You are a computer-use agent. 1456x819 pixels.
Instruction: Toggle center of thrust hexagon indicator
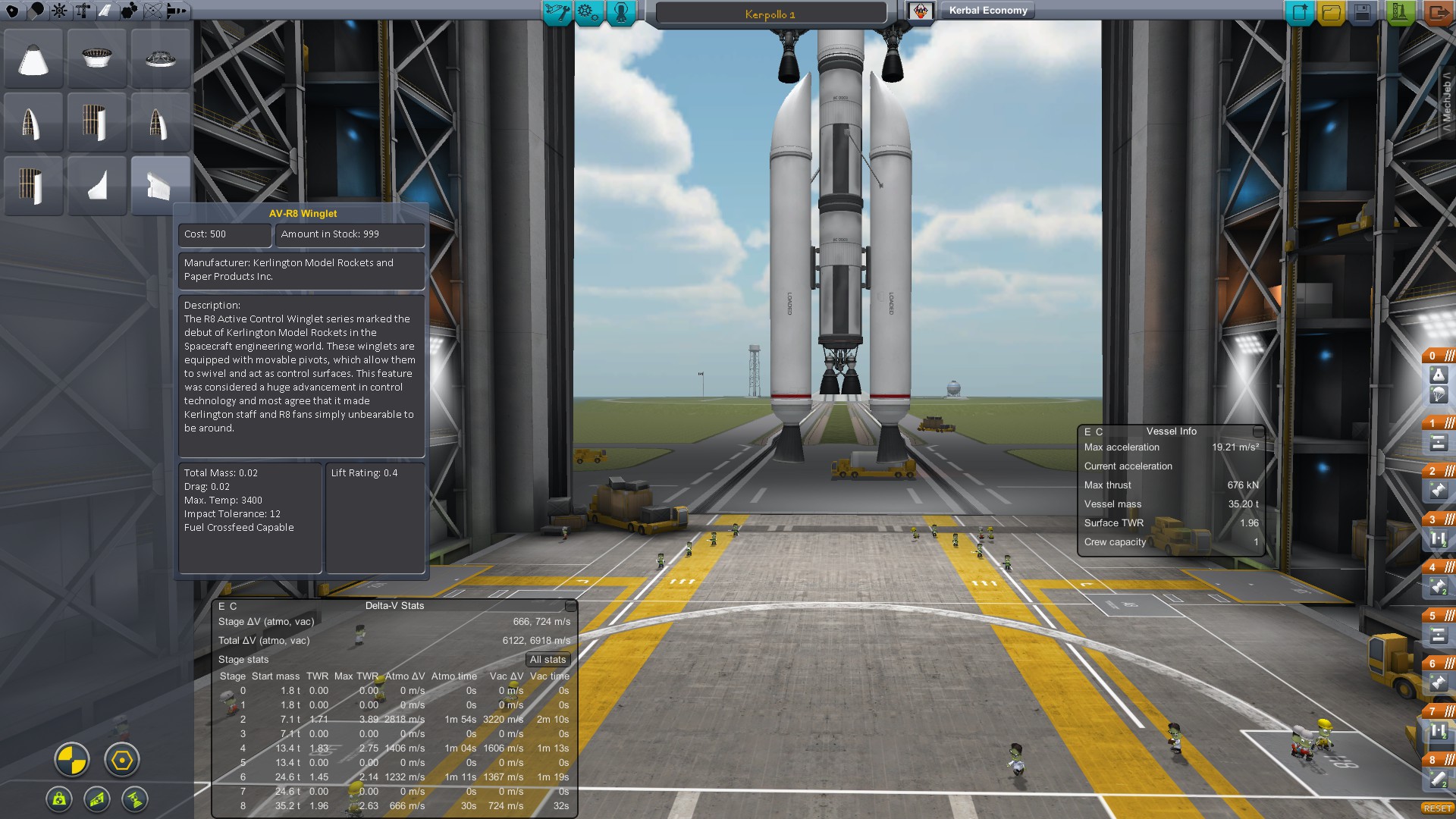(121, 760)
